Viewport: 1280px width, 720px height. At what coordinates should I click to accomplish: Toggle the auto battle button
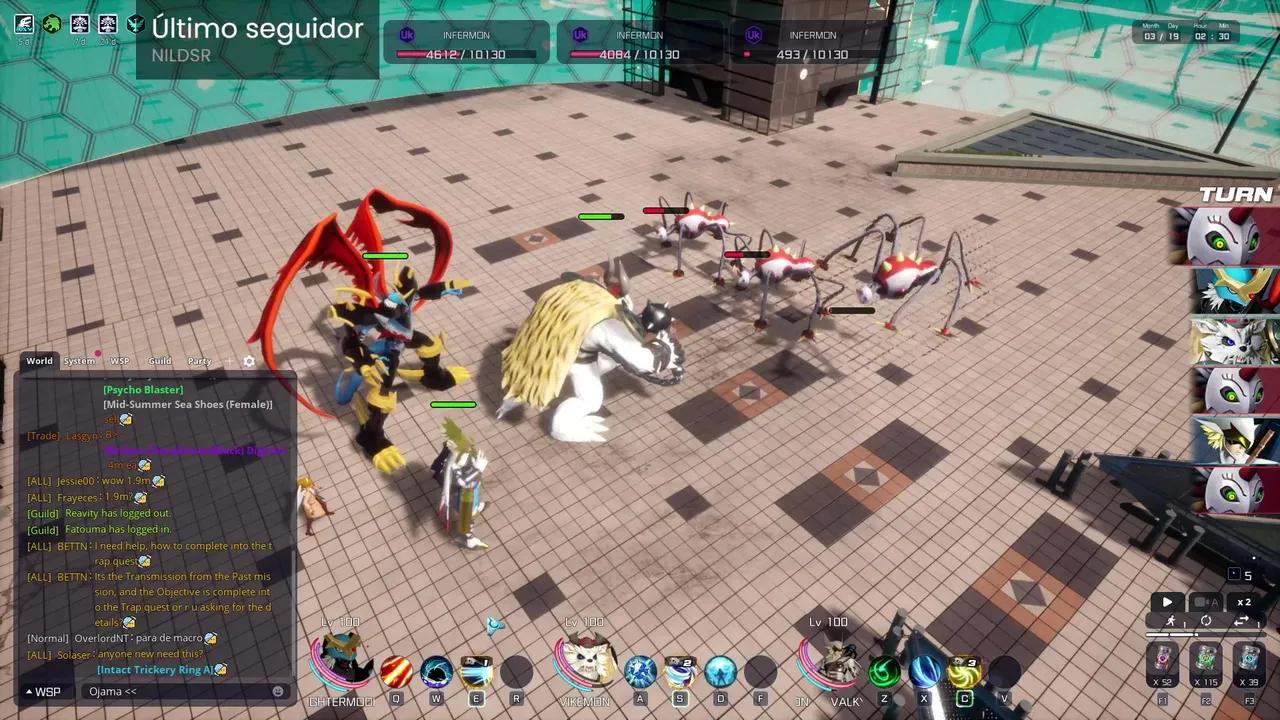tap(1206, 603)
